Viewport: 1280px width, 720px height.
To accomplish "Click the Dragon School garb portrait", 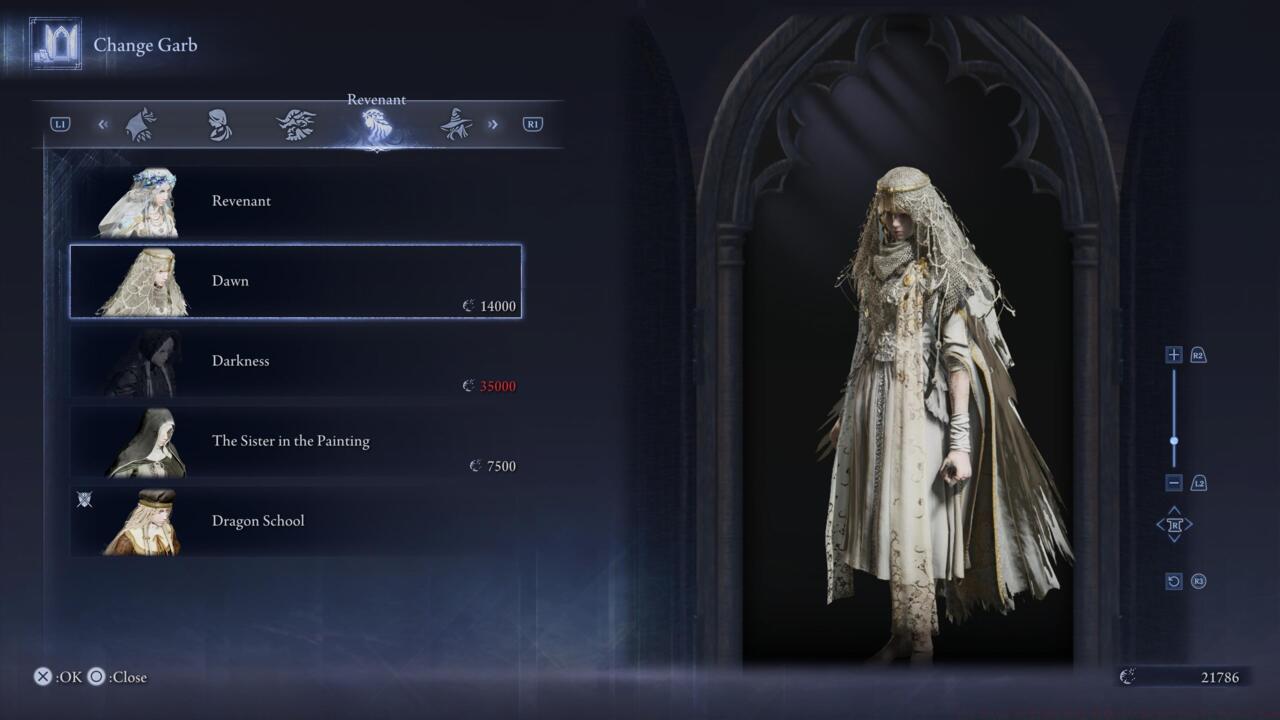I will pyautogui.click(x=142, y=522).
